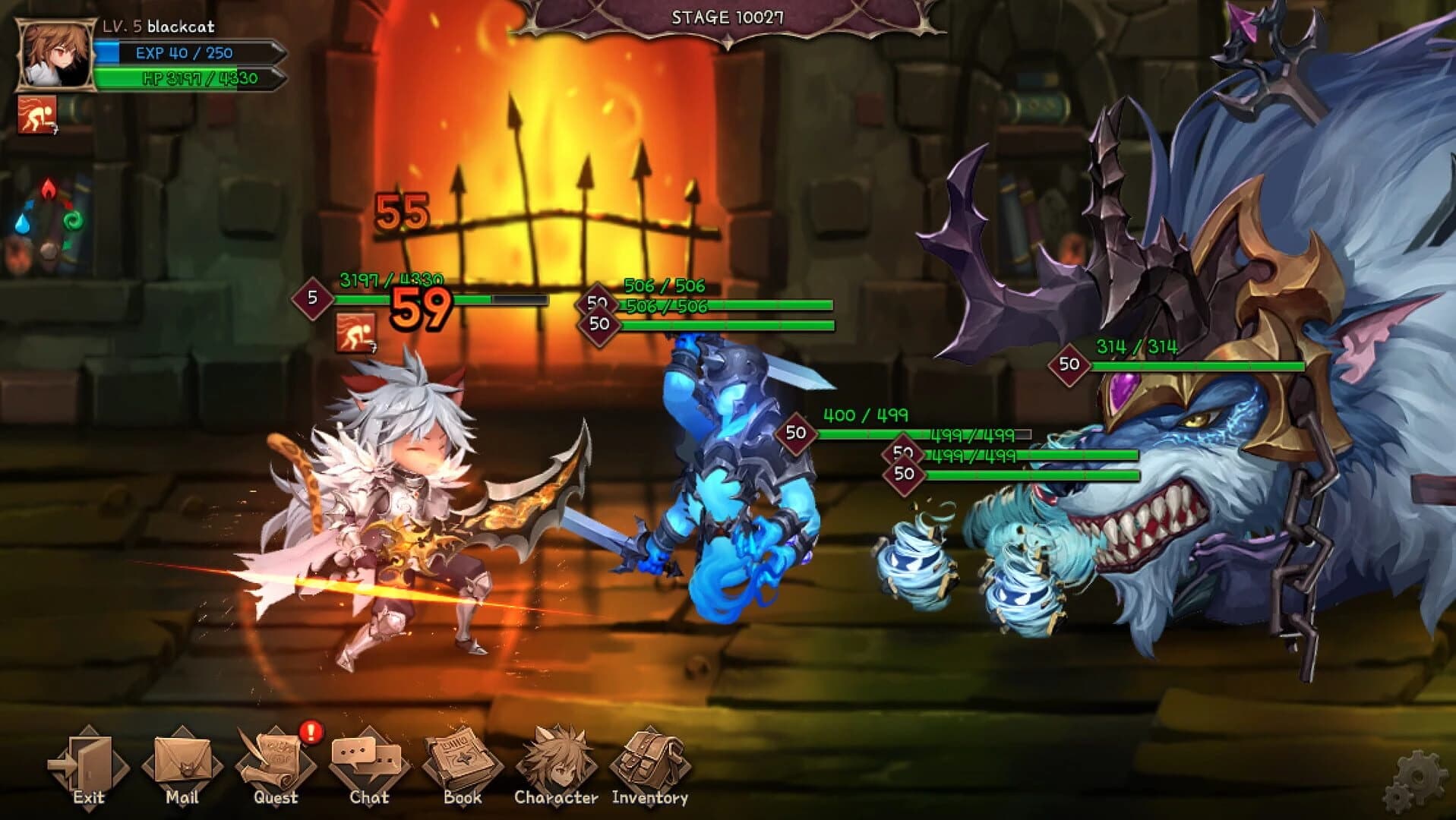Image resolution: width=1456 pixels, height=820 pixels.
Task: Open the Inventory bag icon
Action: click(649, 759)
